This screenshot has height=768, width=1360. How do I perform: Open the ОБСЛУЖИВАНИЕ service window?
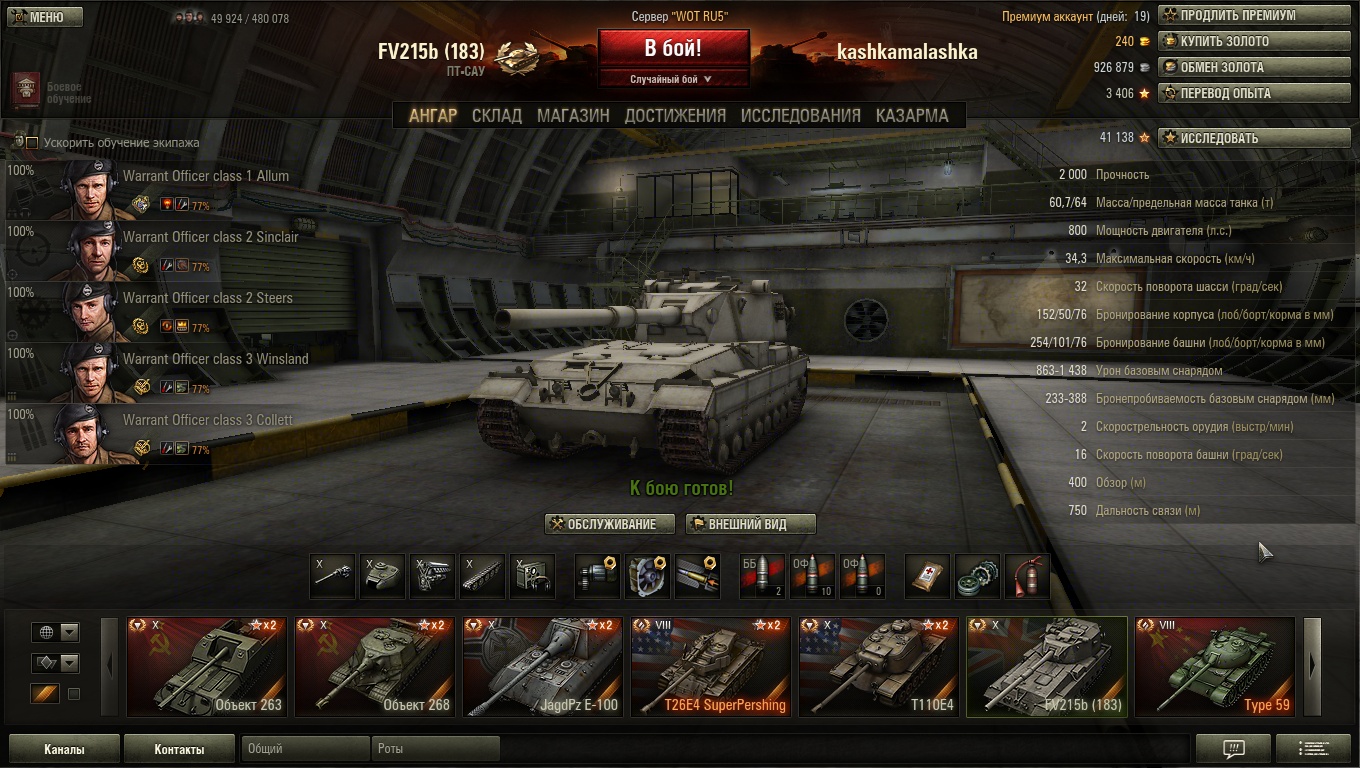(x=610, y=524)
